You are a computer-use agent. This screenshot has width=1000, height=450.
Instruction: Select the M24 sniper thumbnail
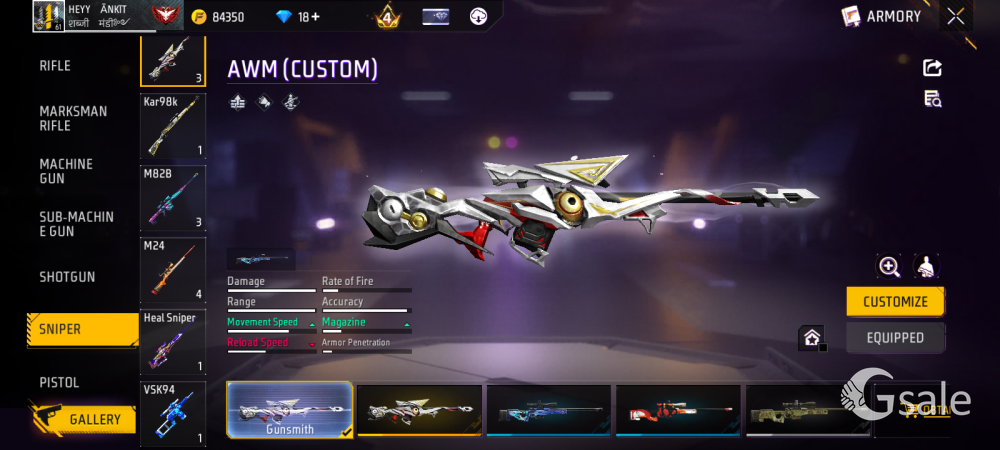(x=173, y=270)
